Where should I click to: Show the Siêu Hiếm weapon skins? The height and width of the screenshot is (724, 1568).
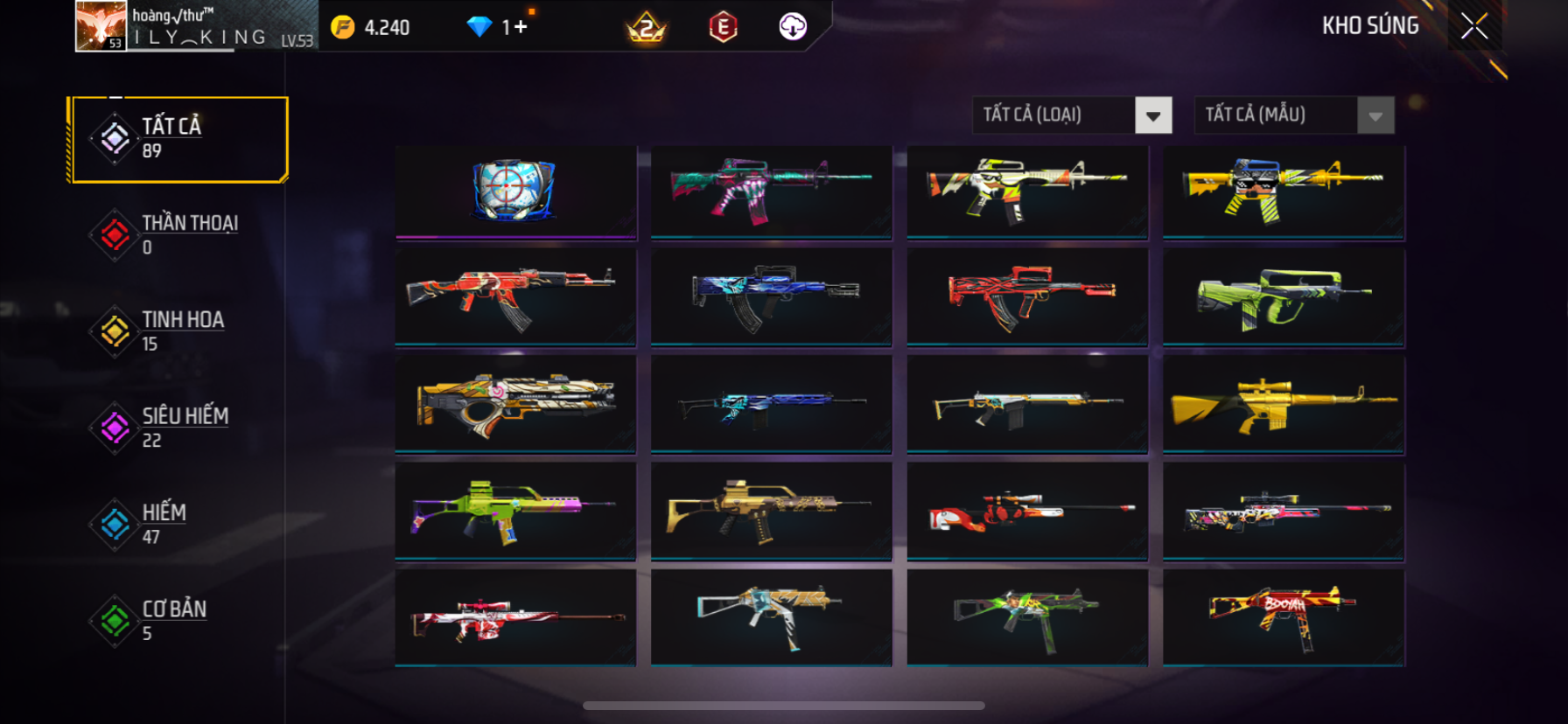click(x=179, y=427)
